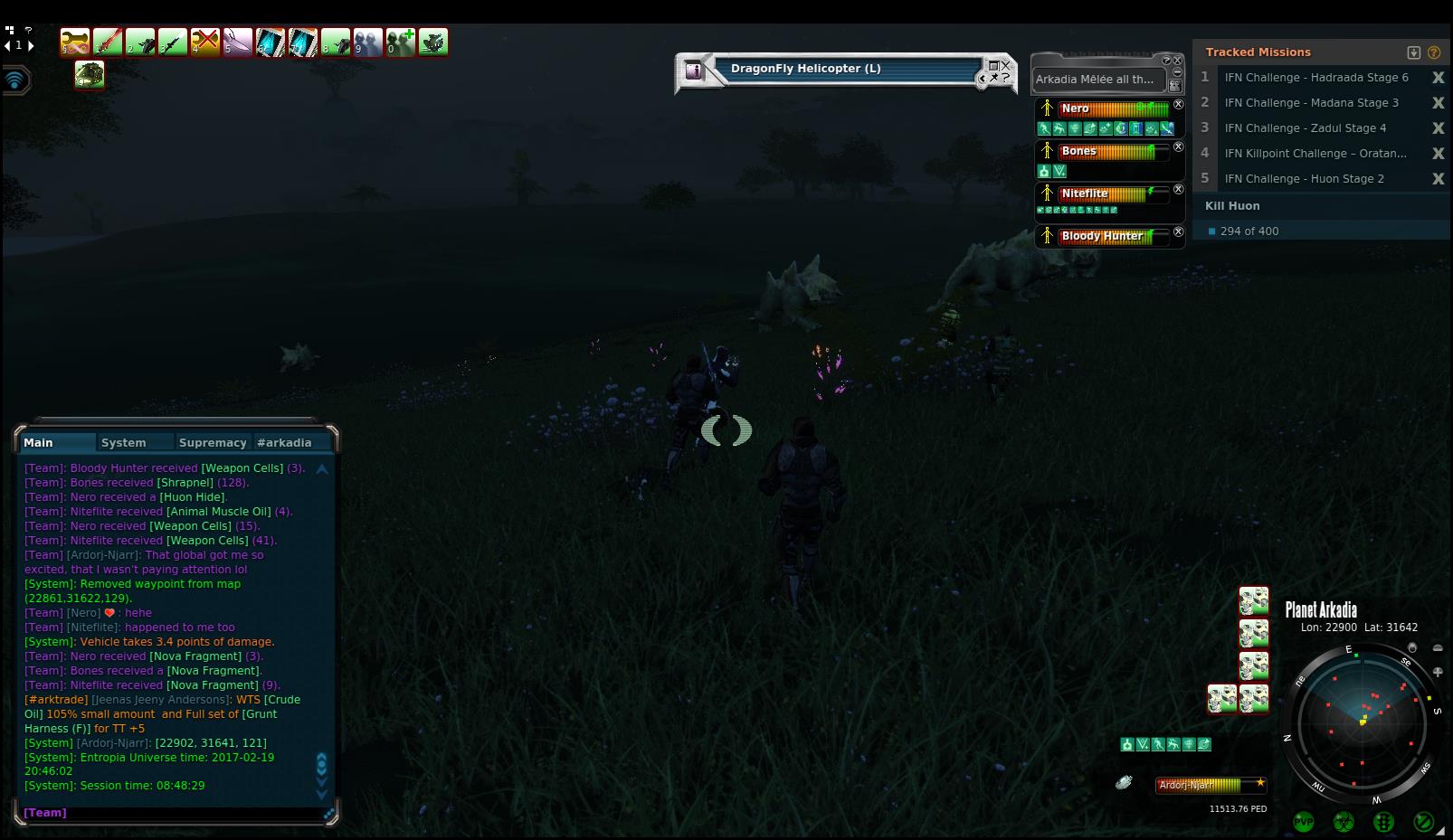Open the DragonFly Helicopter info icon
The image size is (1453, 840).
(x=694, y=70)
